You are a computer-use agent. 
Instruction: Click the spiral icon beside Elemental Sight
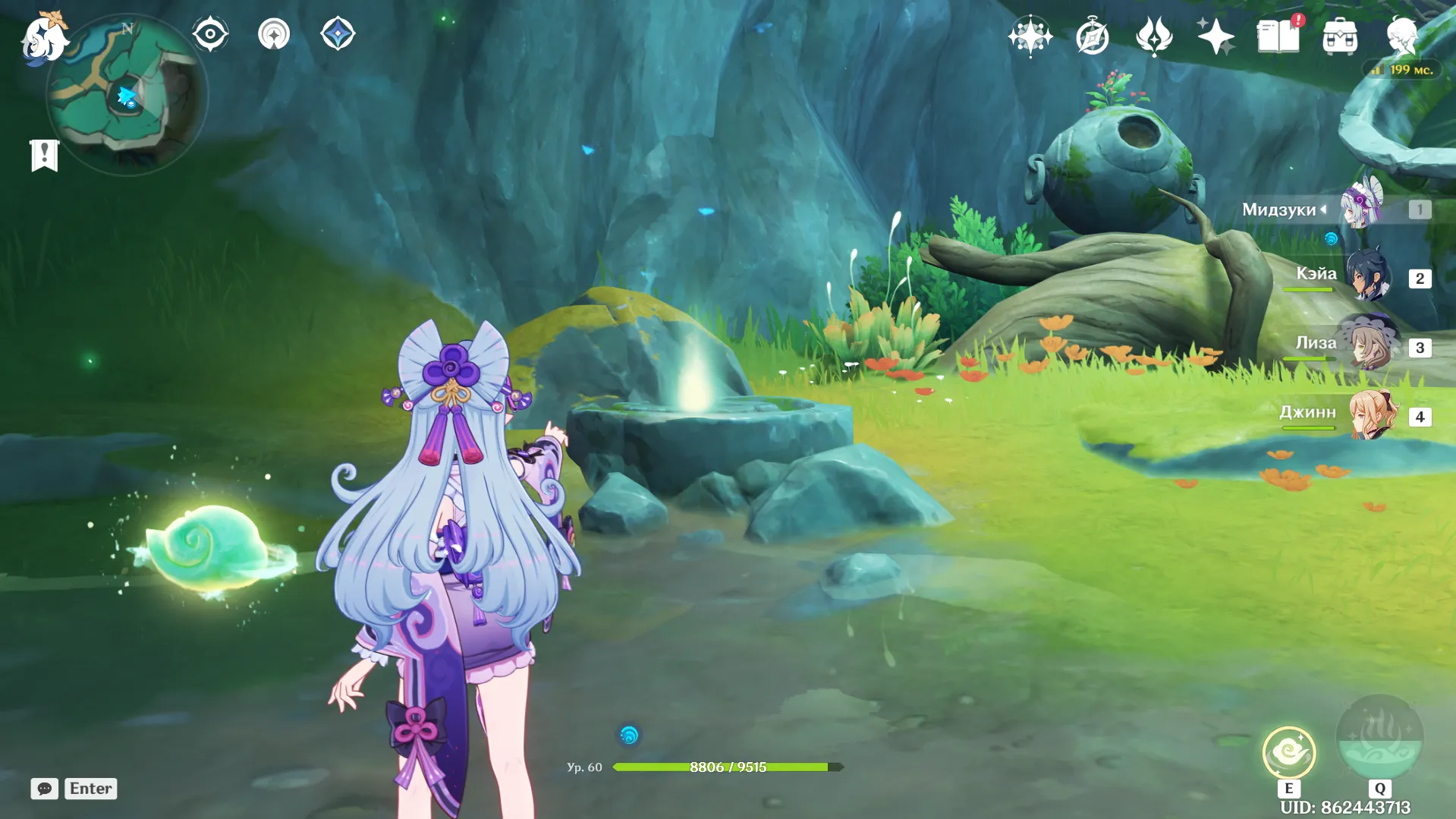[x=274, y=34]
